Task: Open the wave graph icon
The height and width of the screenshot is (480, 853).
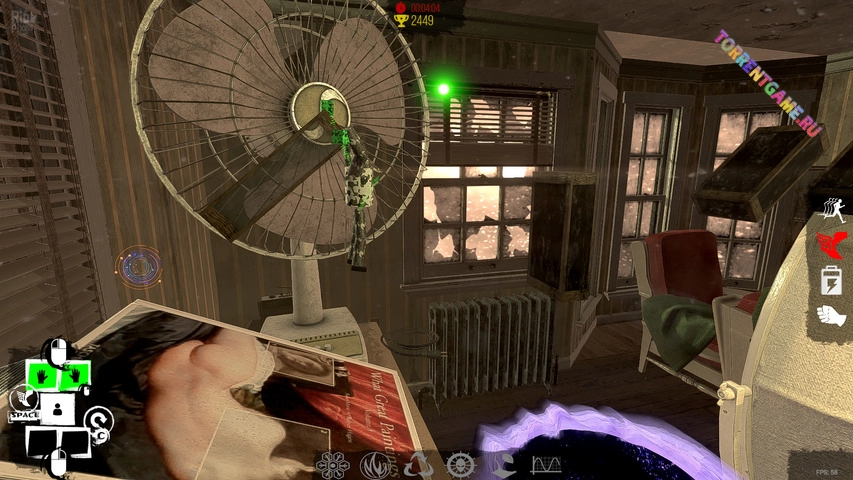Action: point(545,465)
